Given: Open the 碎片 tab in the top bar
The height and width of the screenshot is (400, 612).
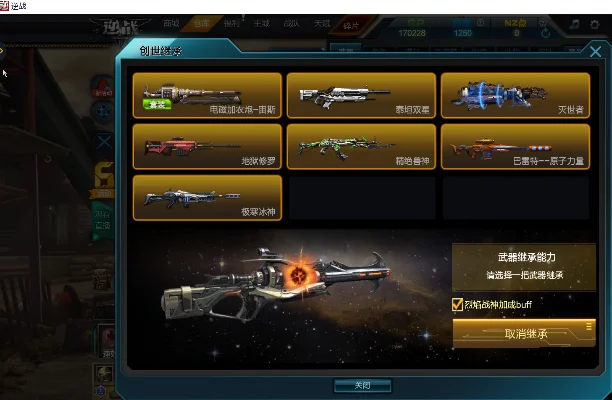Looking at the screenshot, I should [x=352, y=23].
